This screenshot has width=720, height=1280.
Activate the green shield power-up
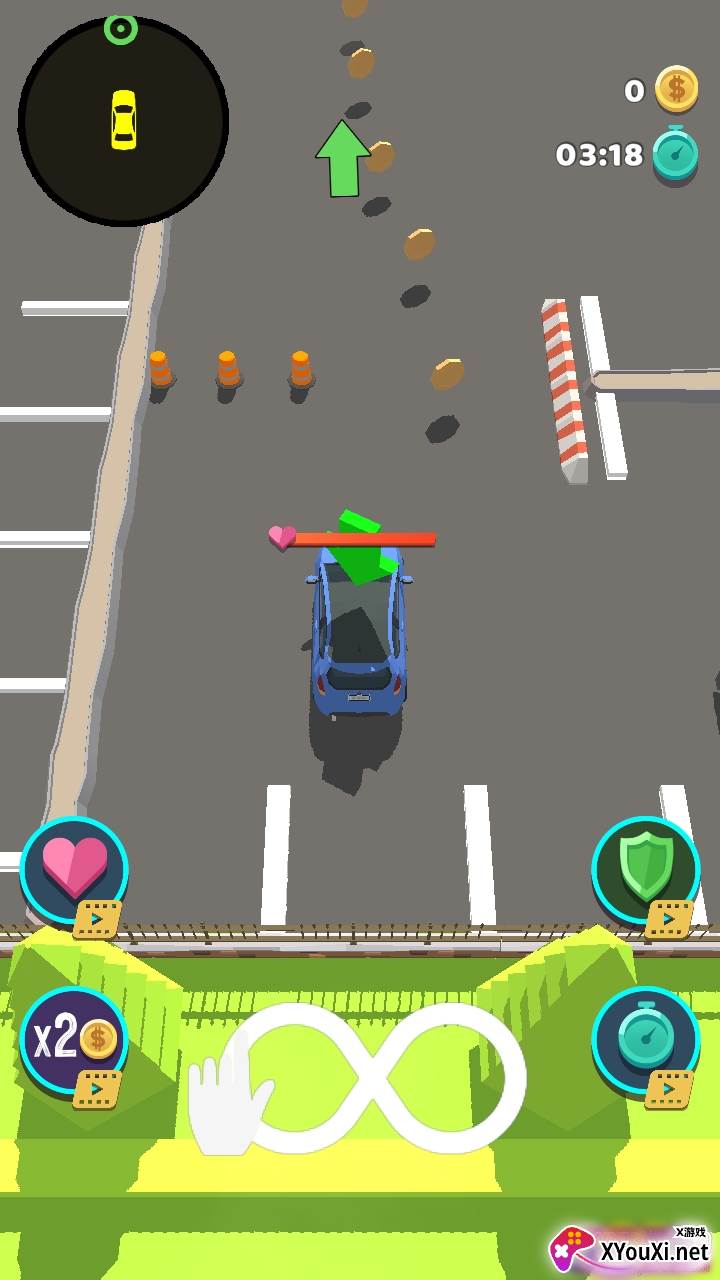645,870
